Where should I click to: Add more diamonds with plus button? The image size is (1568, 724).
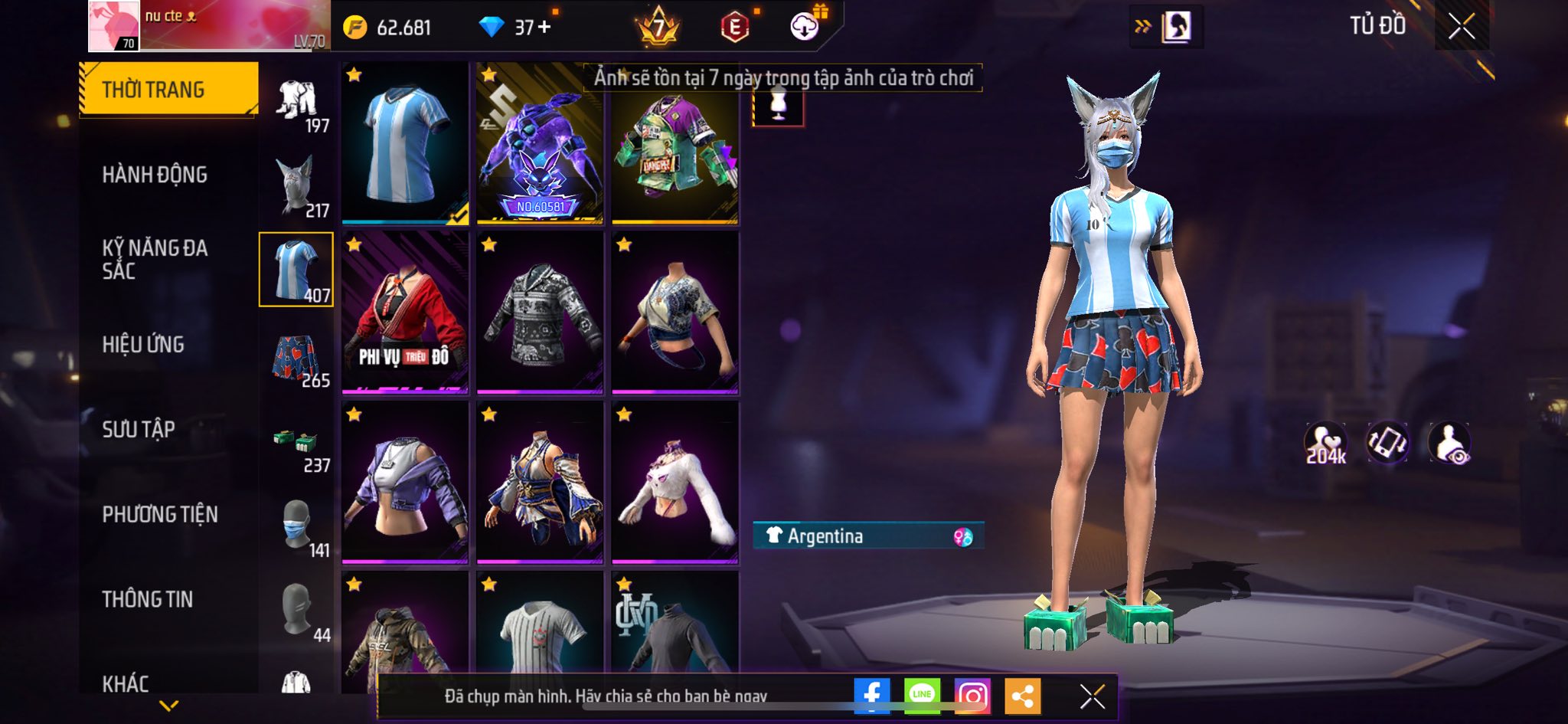544,28
